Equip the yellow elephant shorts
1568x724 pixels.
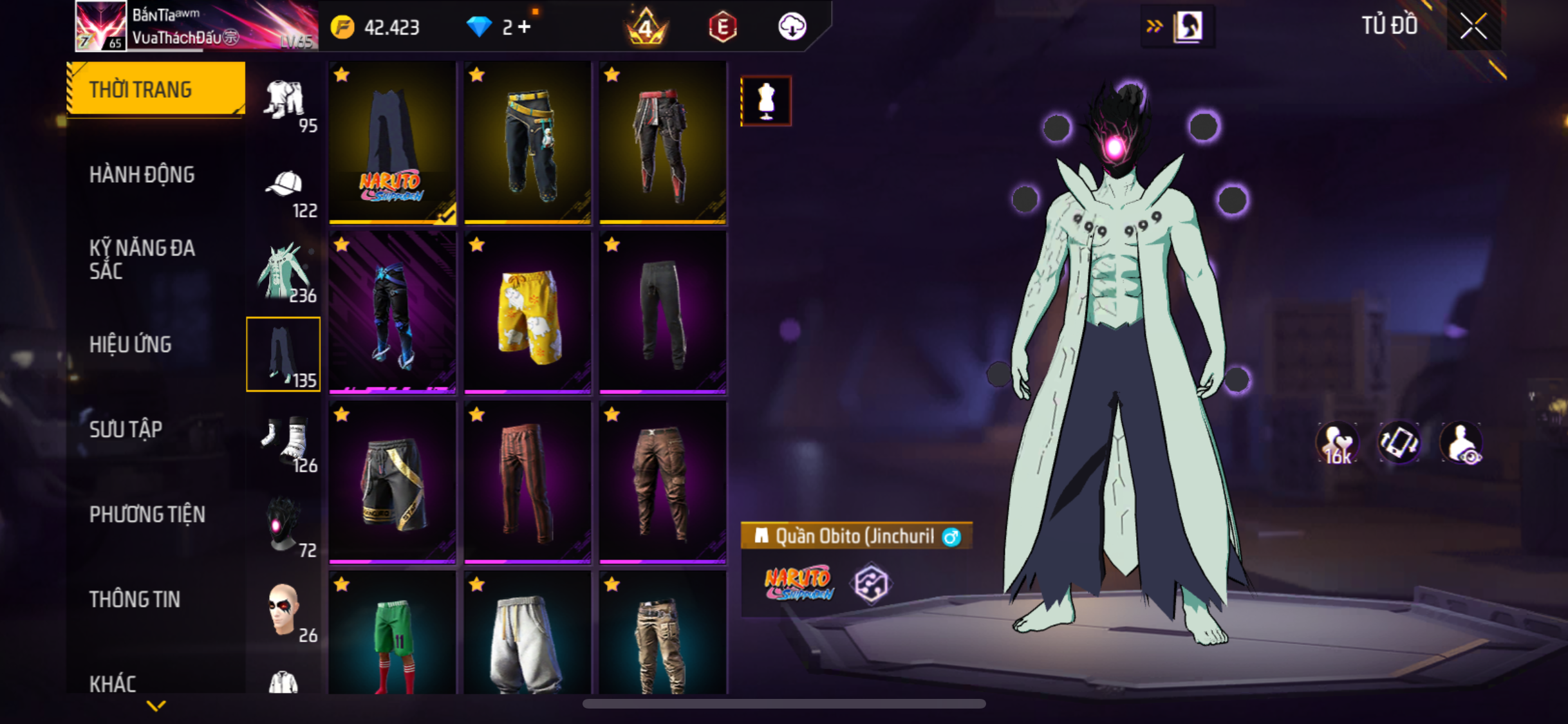pyautogui.click(x=527, y=313)
